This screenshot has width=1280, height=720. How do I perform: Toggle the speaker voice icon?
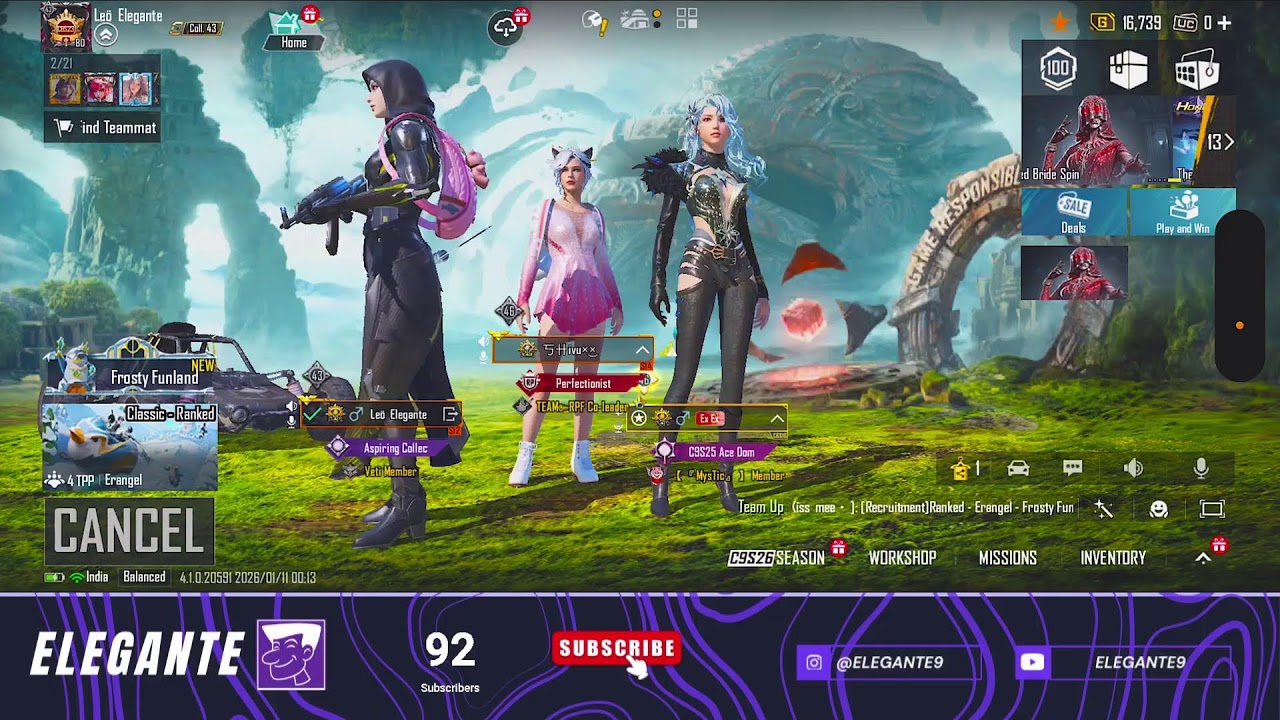(x=1133, y=468)
